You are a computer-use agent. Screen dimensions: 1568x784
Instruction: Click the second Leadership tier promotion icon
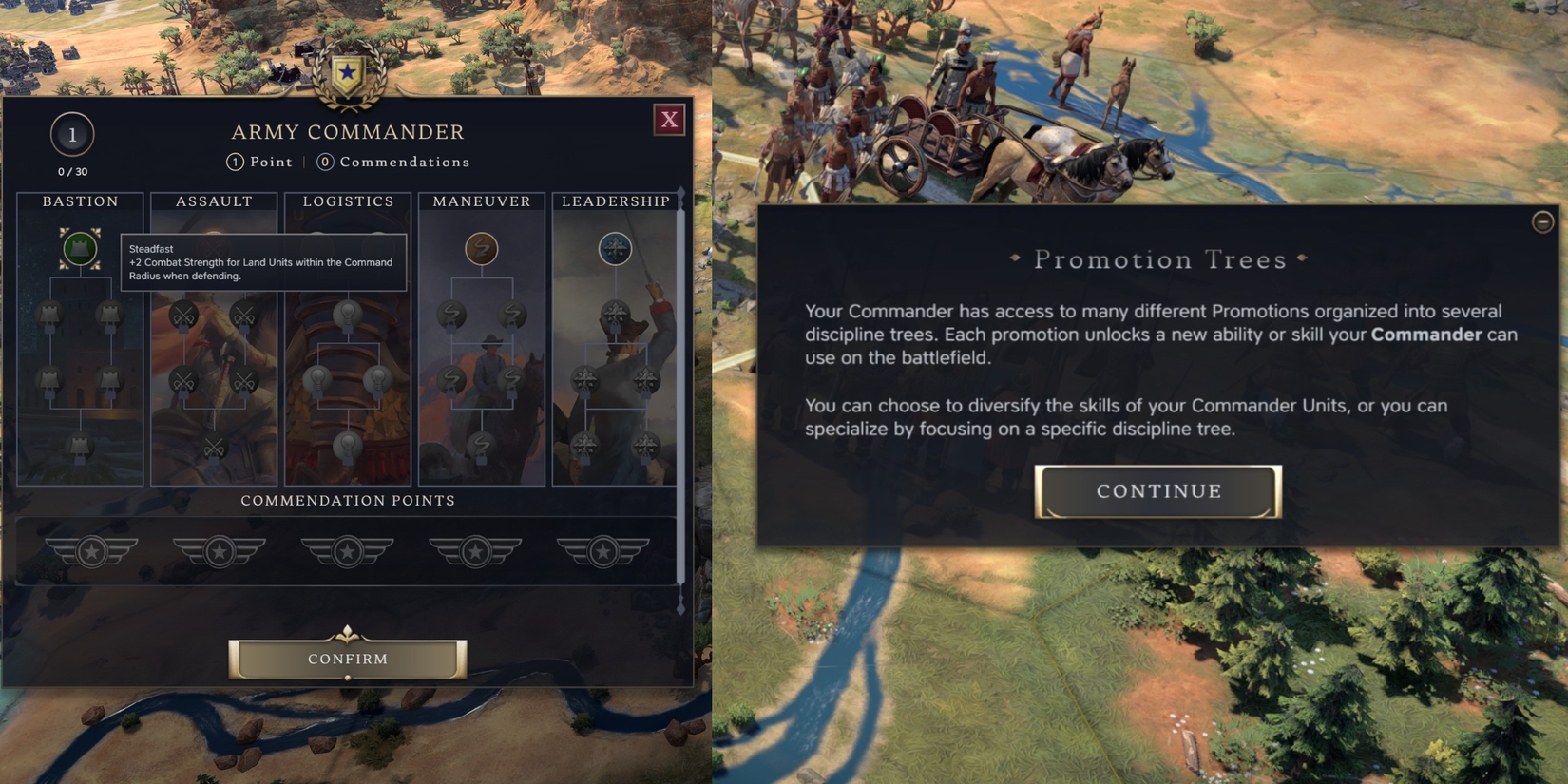click(x=615, y=314)
